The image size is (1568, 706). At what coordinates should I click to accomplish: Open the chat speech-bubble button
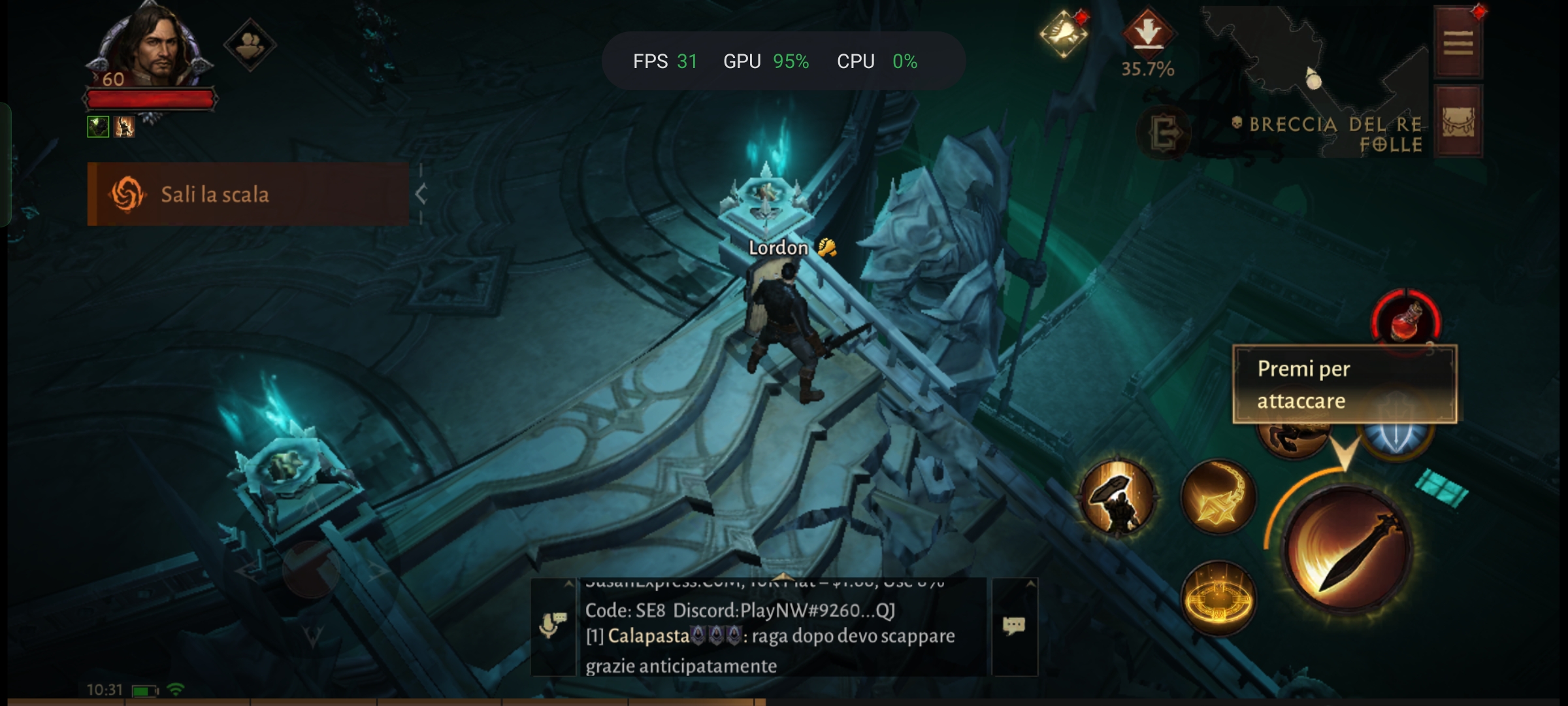1014,626
